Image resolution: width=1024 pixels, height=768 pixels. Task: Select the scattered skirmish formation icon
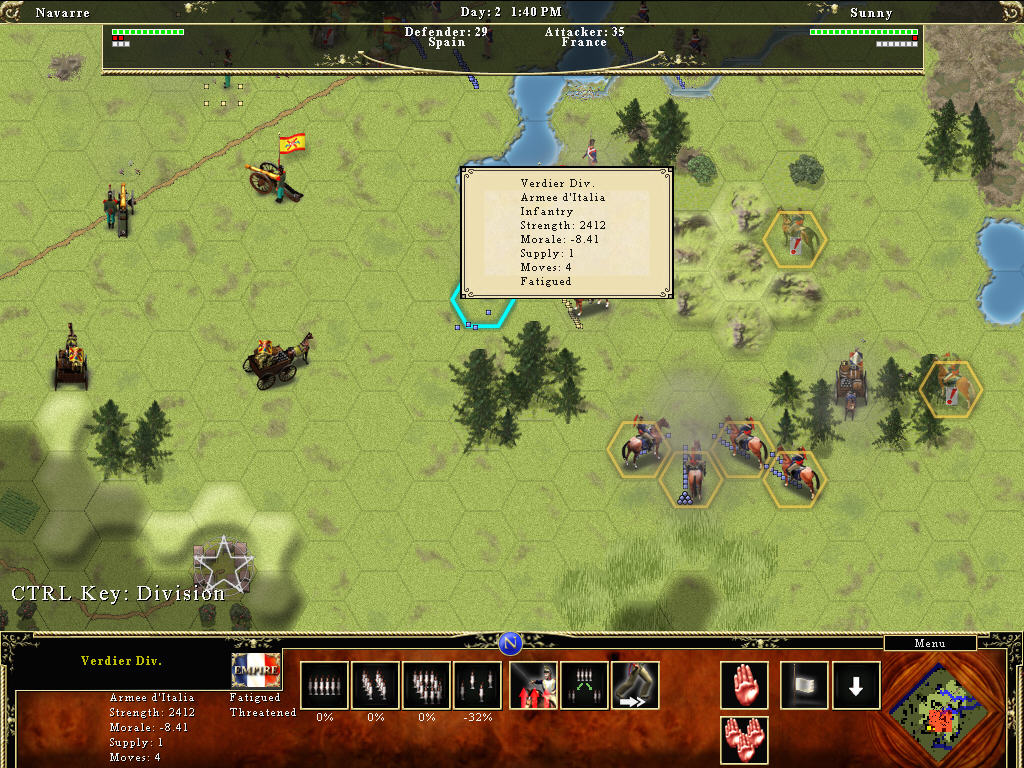tap(478, 685)
